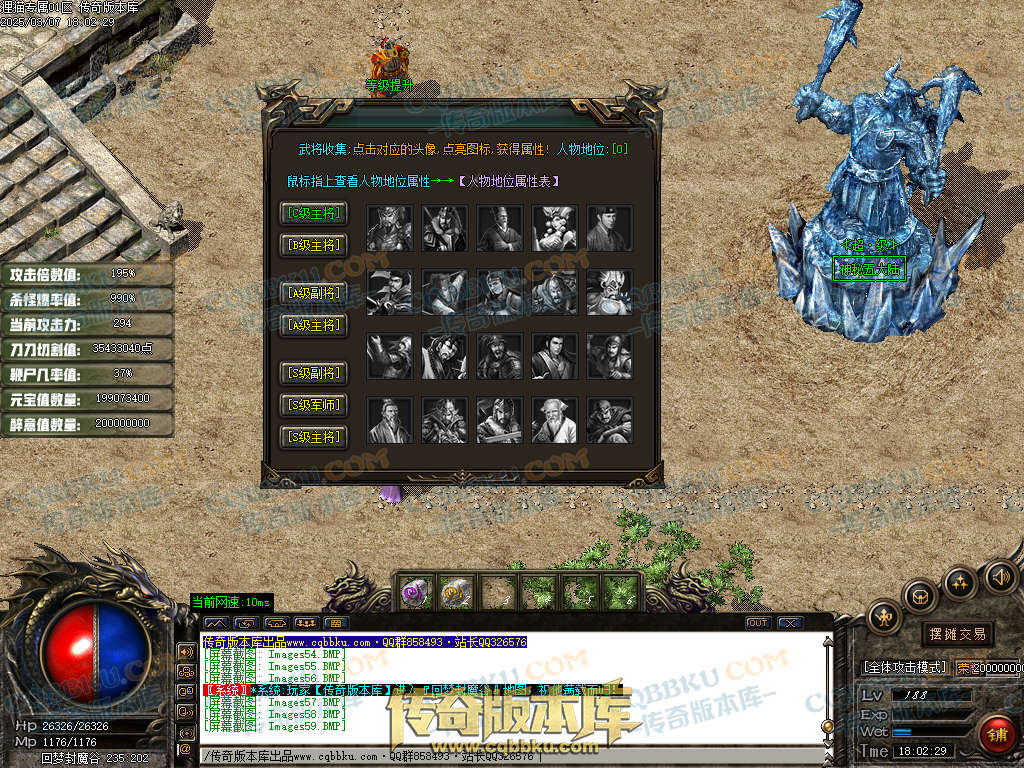Show the S级主将 tier generals
The image size is (1024, 768).
click(x=314, y=437)
